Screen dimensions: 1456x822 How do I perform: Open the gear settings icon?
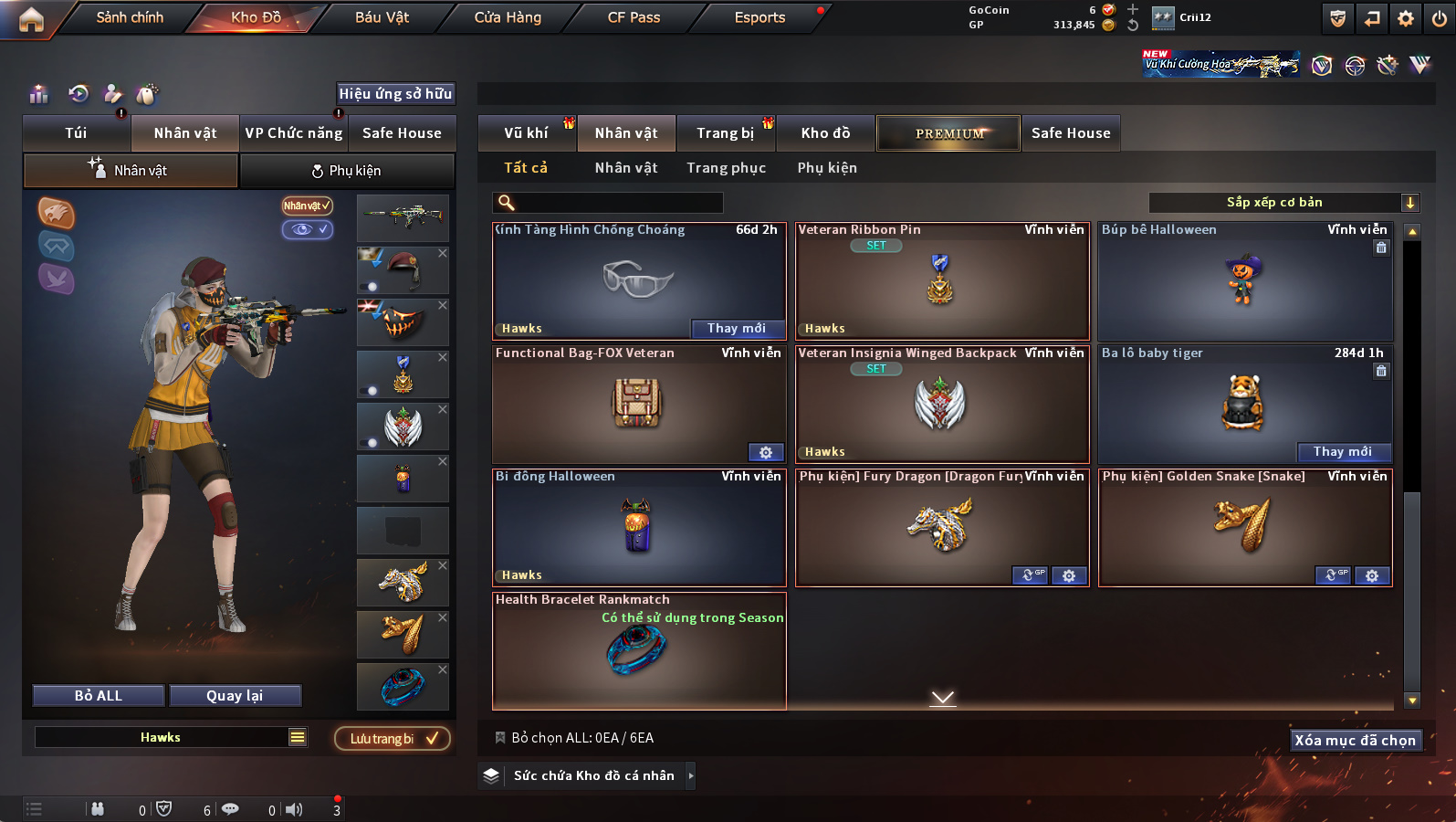coord(1406,18)
